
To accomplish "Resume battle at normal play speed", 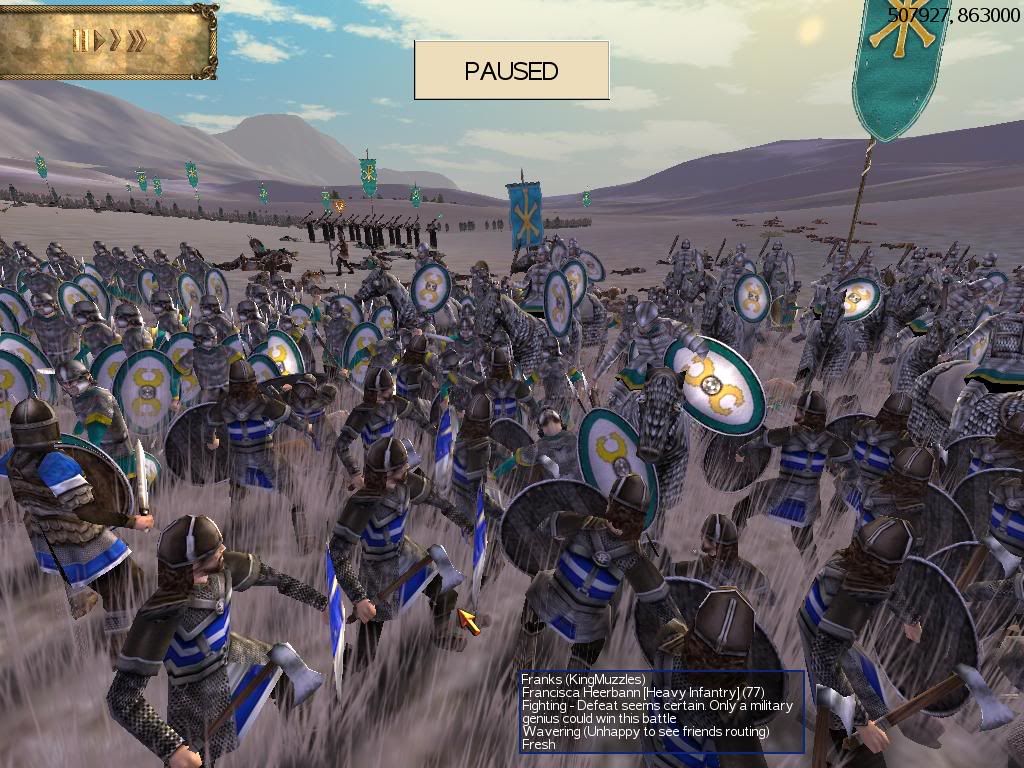I will pos(98,41).
